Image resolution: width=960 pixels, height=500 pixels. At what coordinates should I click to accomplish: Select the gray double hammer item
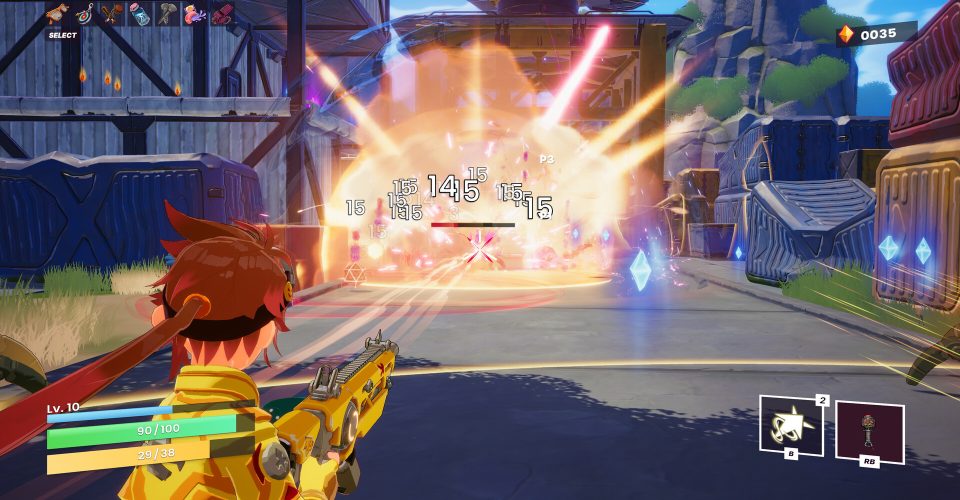pyautogui.click(x=168, y=14)
